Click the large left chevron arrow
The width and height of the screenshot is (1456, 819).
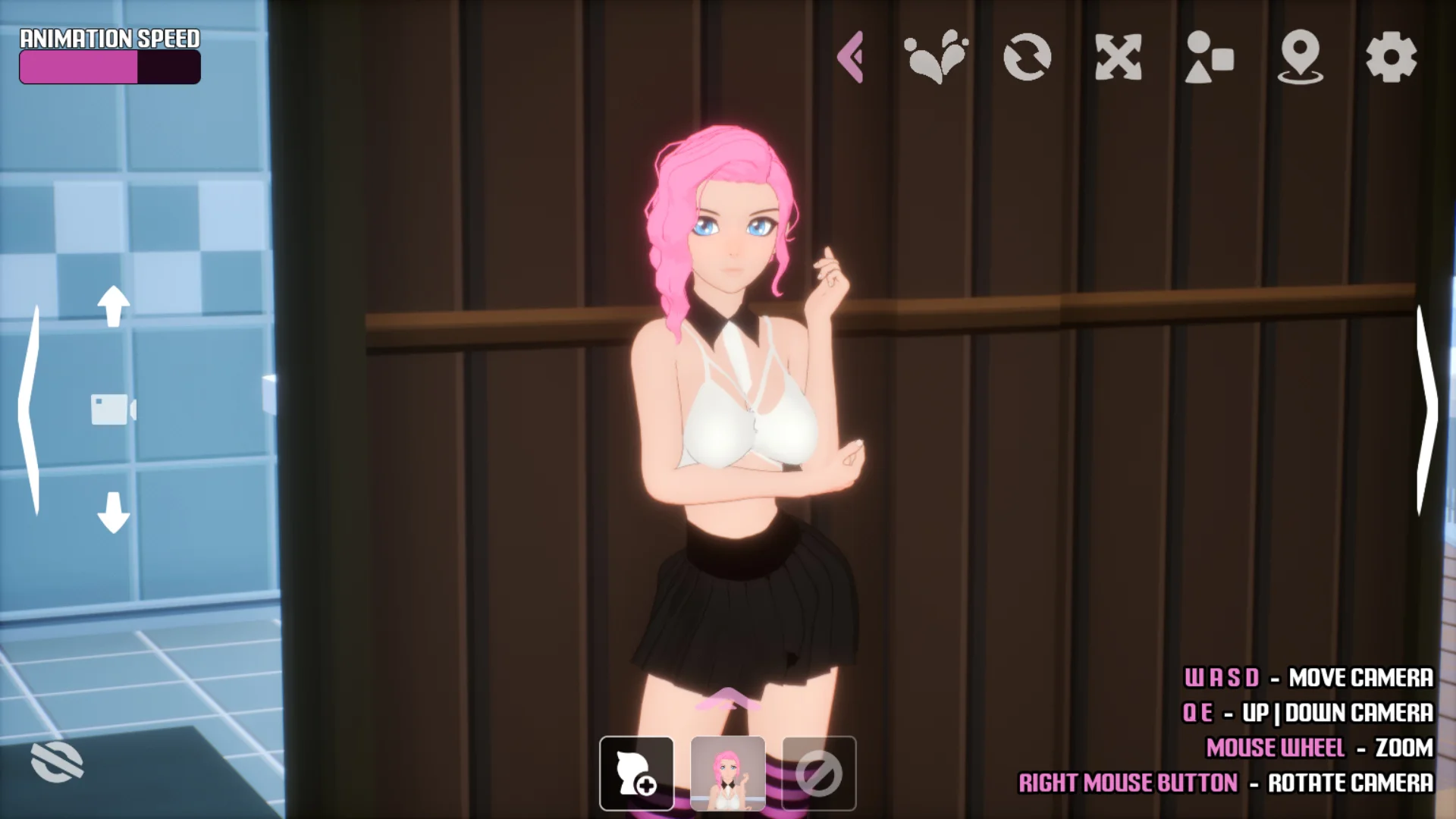pos(30,409)
